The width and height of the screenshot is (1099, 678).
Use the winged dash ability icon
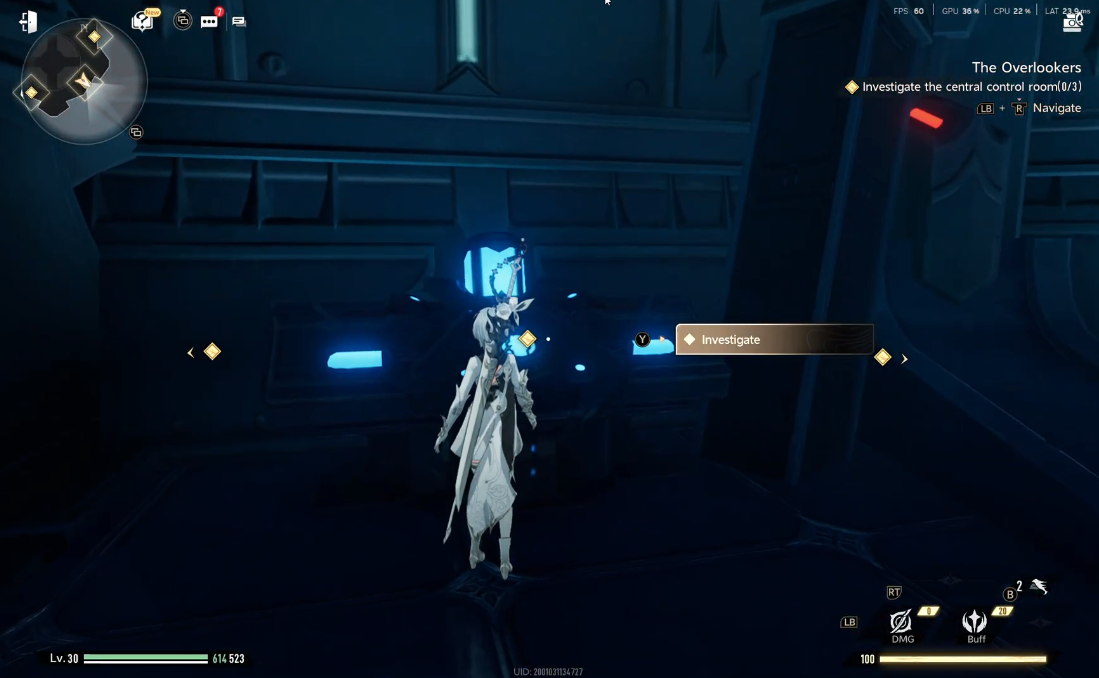pyautogui.click(x=1039, y=587)
